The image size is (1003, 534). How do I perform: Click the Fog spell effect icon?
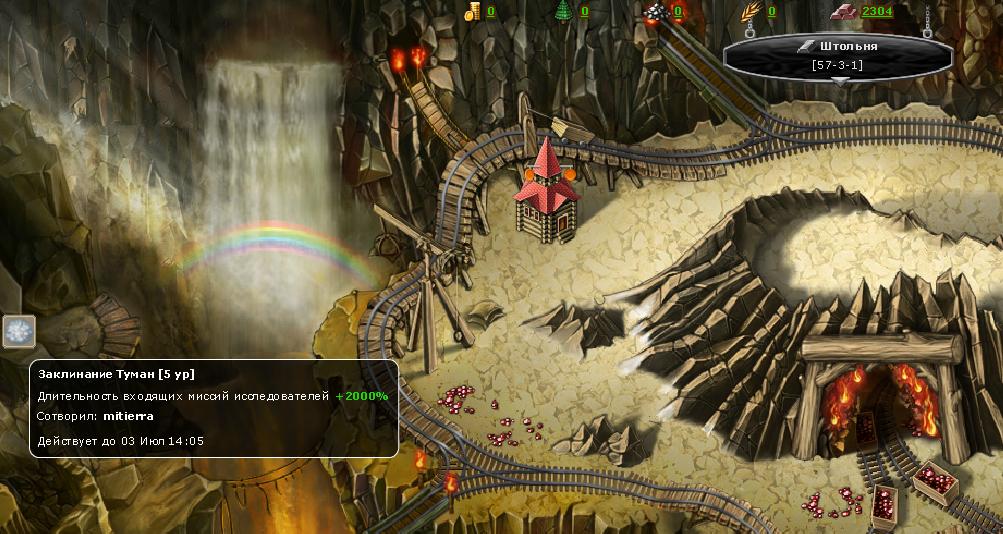[x=19, y=331]
